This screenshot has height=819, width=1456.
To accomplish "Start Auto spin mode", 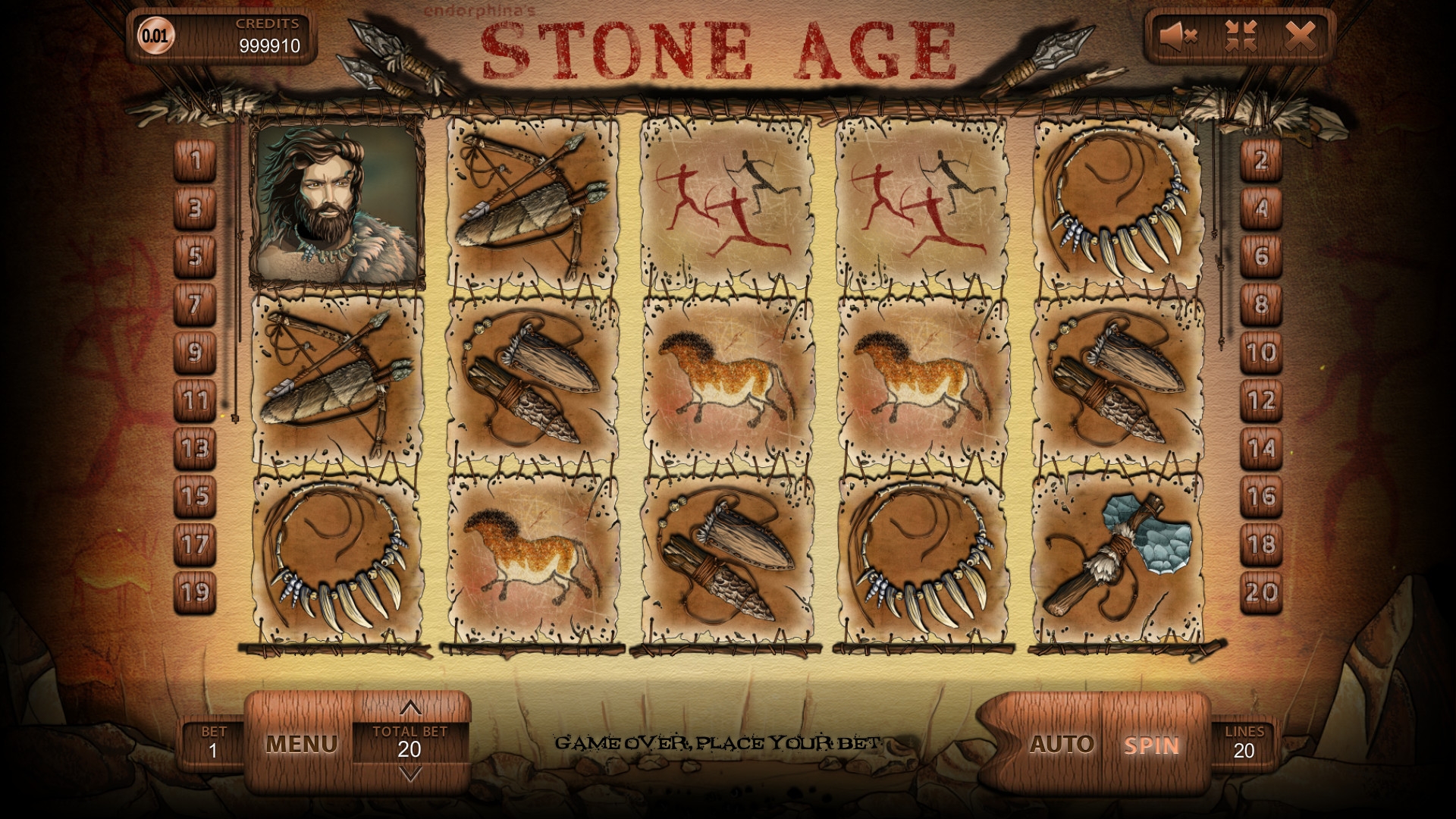I will (1062, 744).
